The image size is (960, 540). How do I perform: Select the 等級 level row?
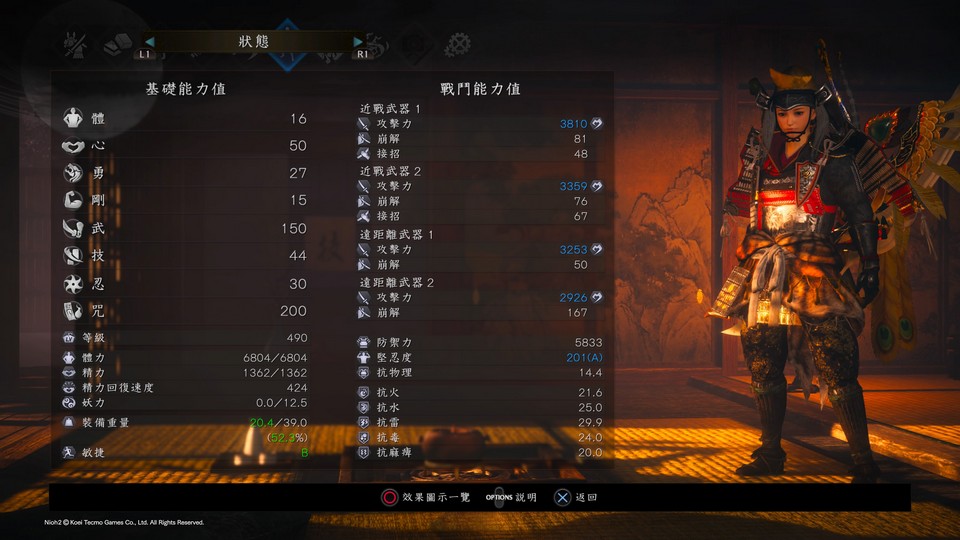186,339
